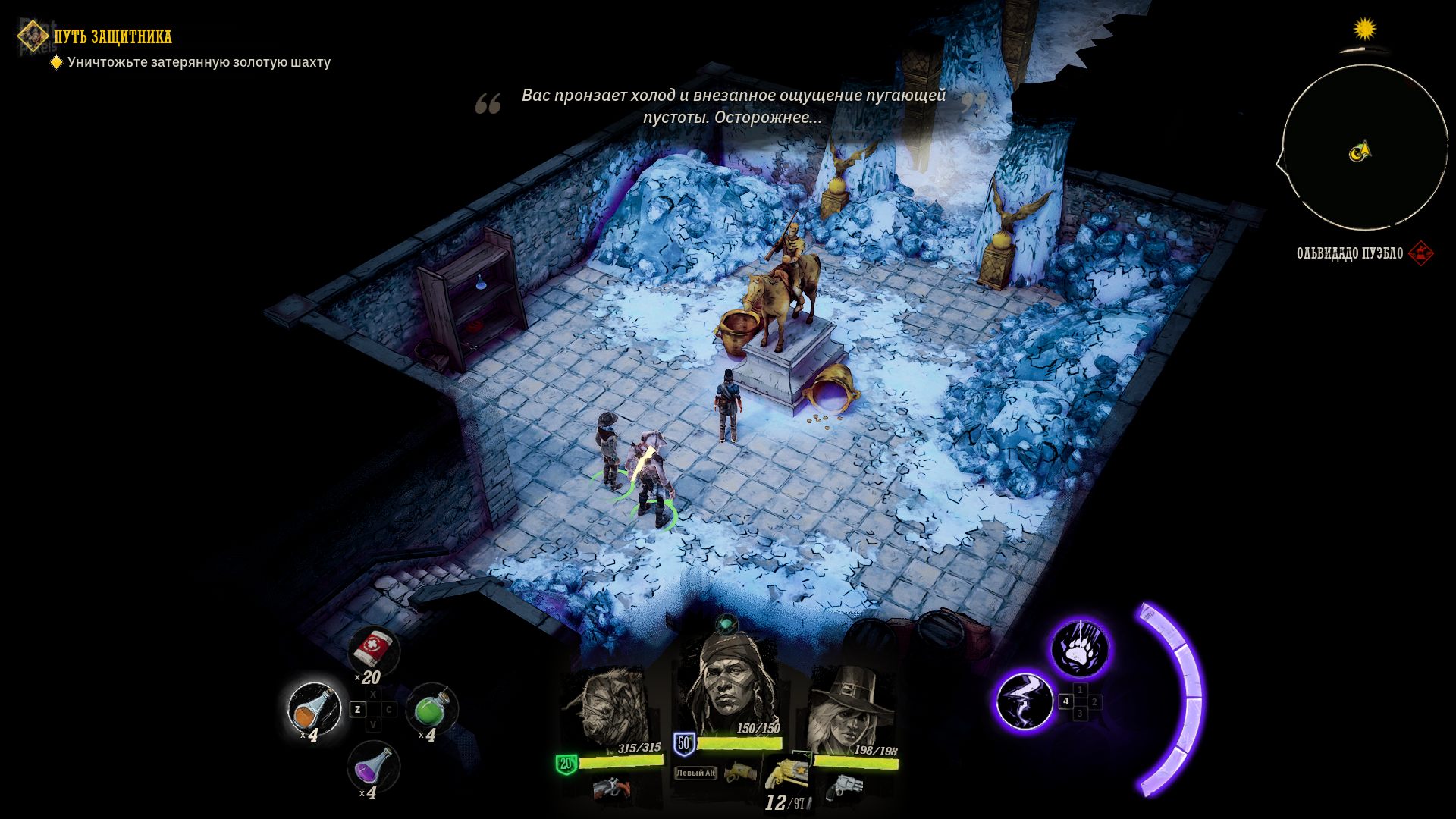
Task: Select the green potion flask
Action: (431, 708)
